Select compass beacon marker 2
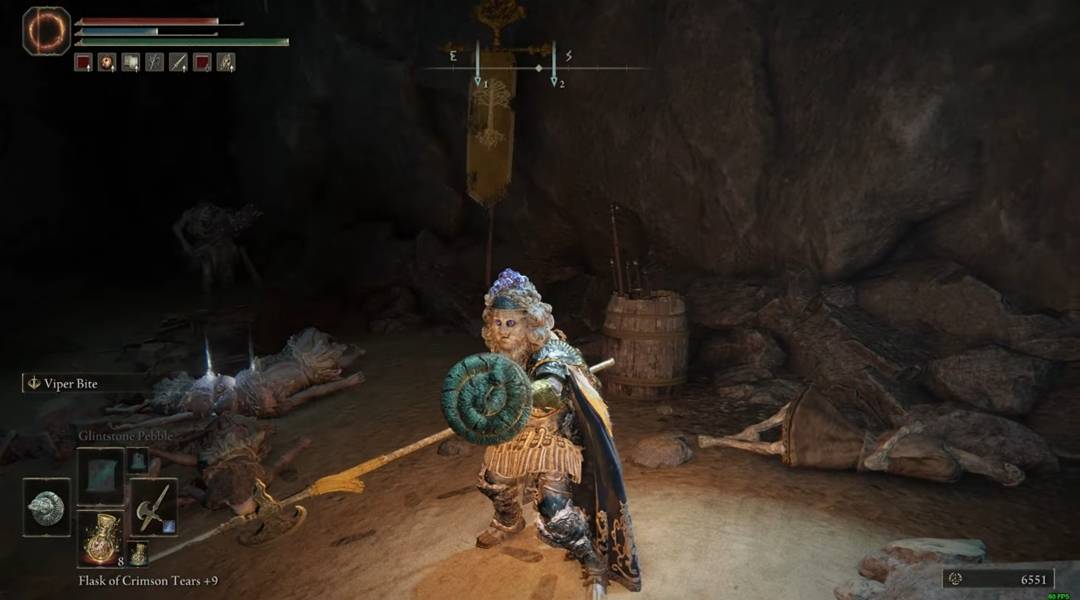This screenshot has width=1080, height=600. click(554, 82)
